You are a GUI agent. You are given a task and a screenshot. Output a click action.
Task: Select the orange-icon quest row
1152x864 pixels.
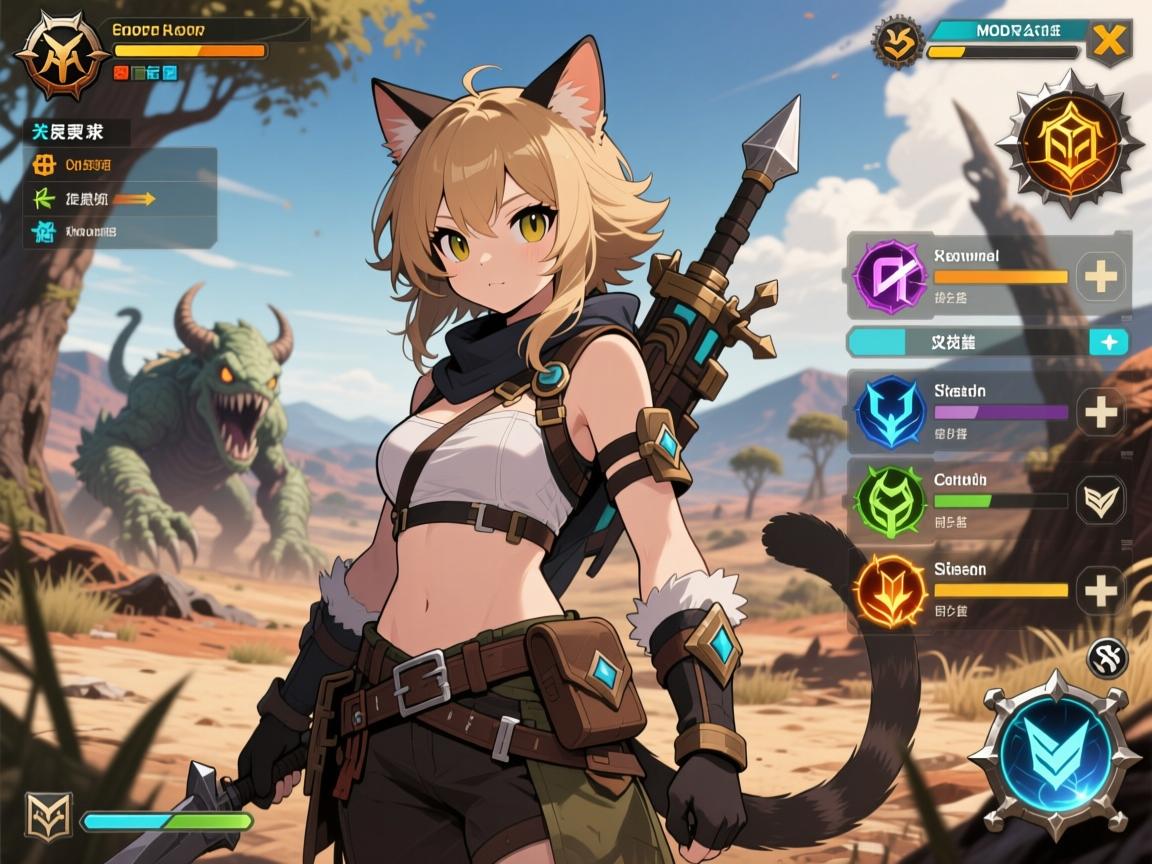(x=120, y=165)
